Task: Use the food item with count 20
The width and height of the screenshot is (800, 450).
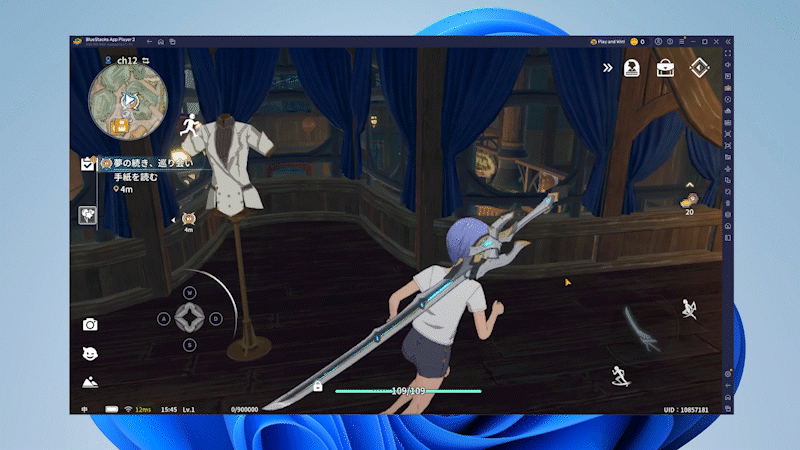Action: click(689, 201)
